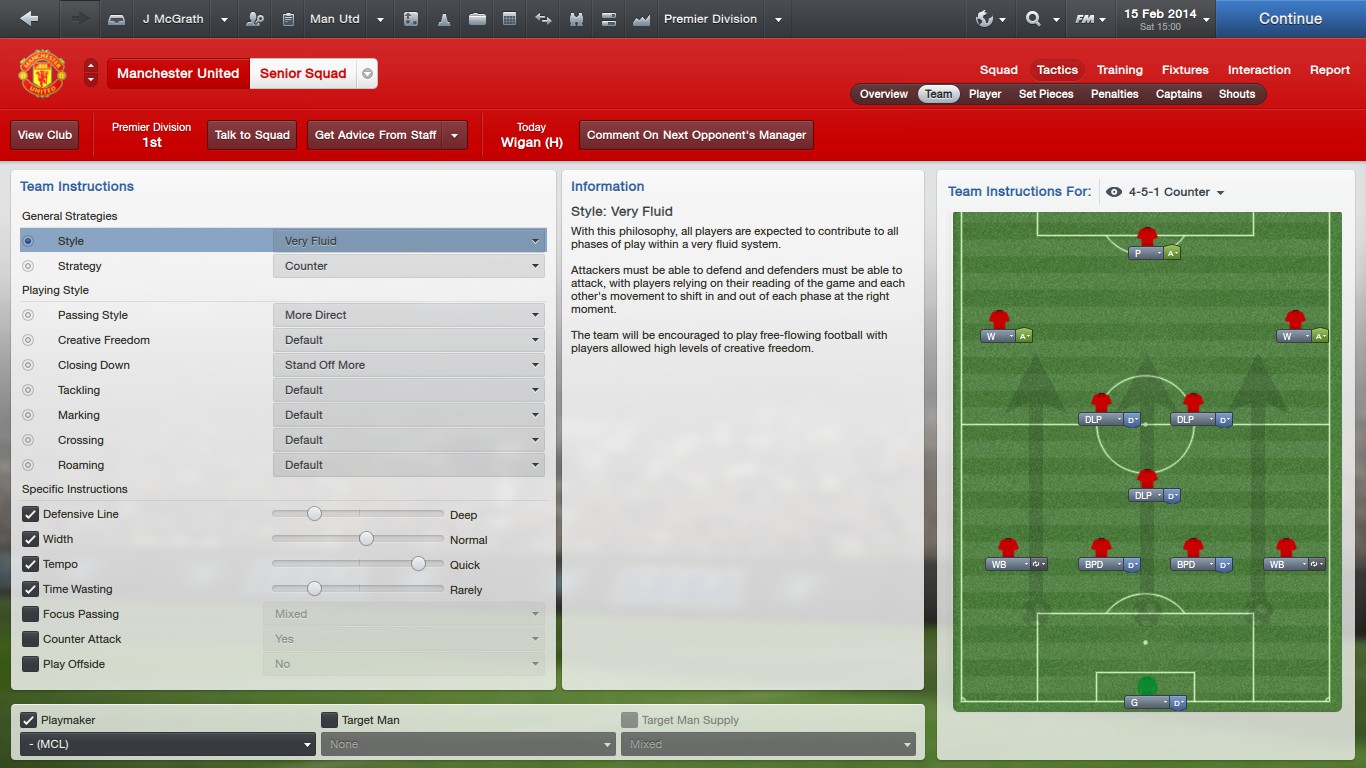
Task: Open the Closing Down dropdown
Action: click(409, 365)
